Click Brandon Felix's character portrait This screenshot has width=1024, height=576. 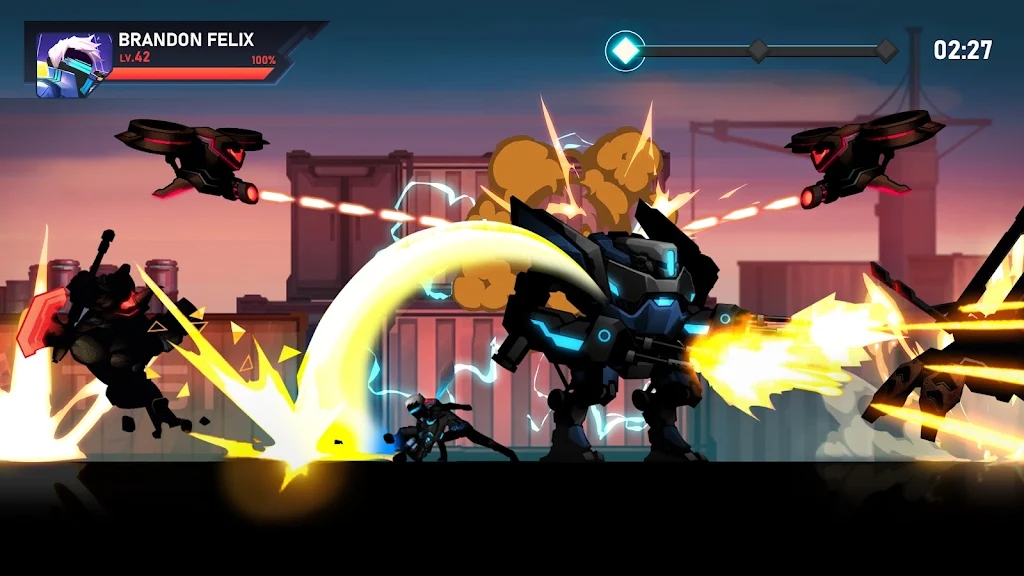pyautogui.click(x=73, y=65)
